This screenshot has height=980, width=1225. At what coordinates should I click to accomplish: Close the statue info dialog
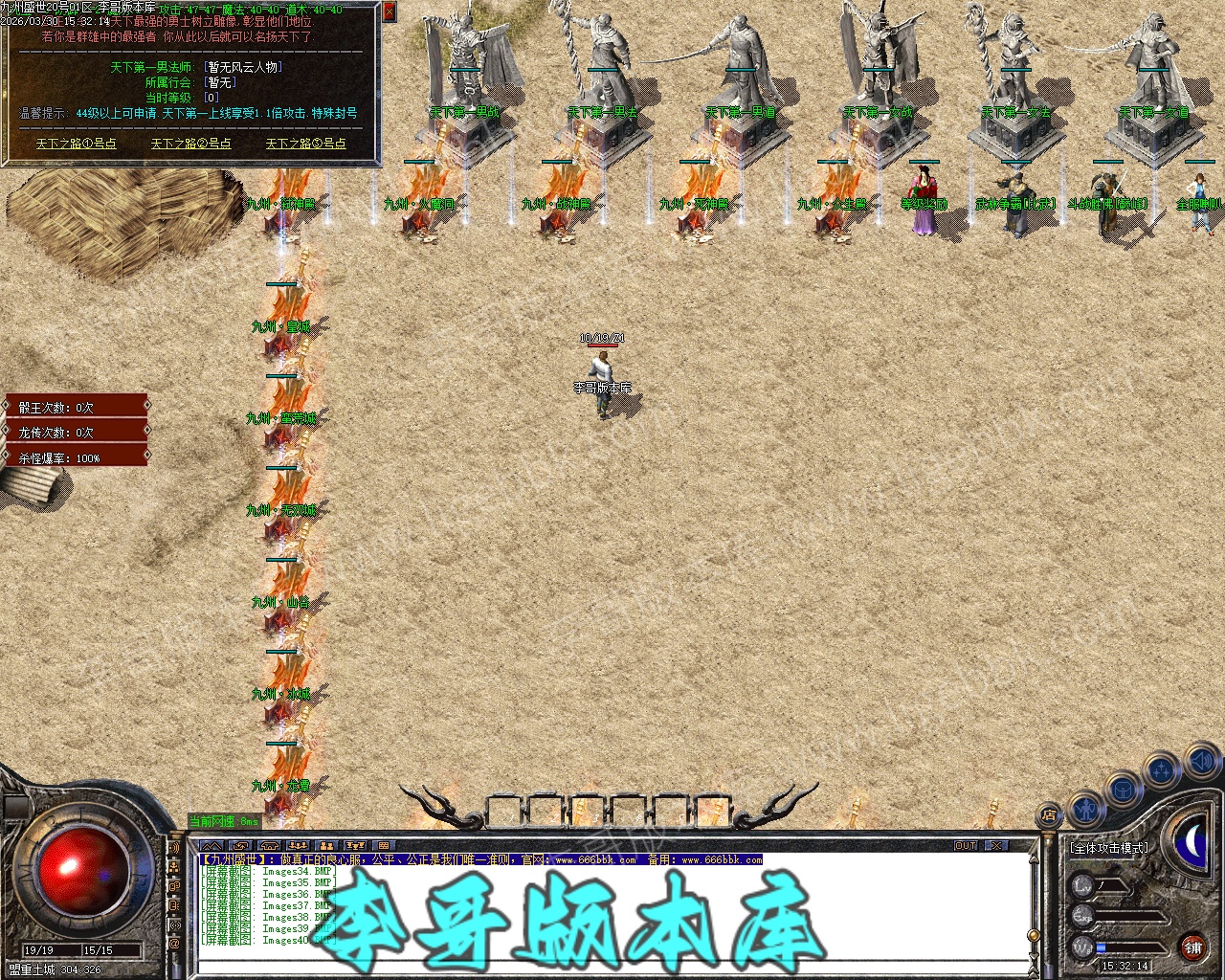pos(389,11)
